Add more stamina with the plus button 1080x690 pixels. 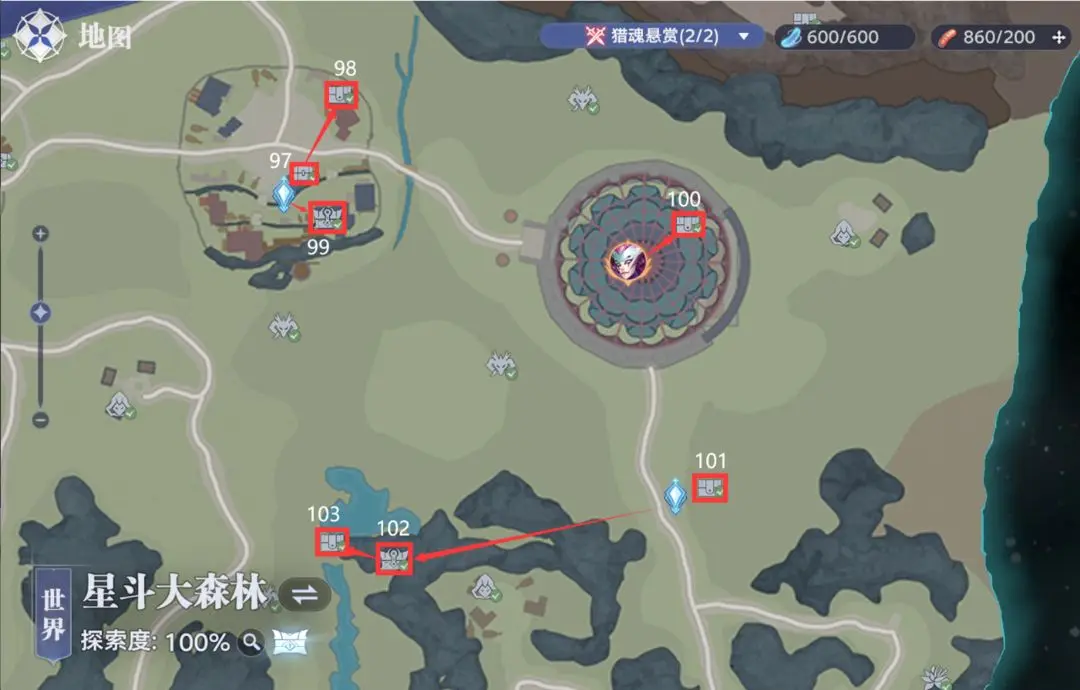(x=1060, y=38)
